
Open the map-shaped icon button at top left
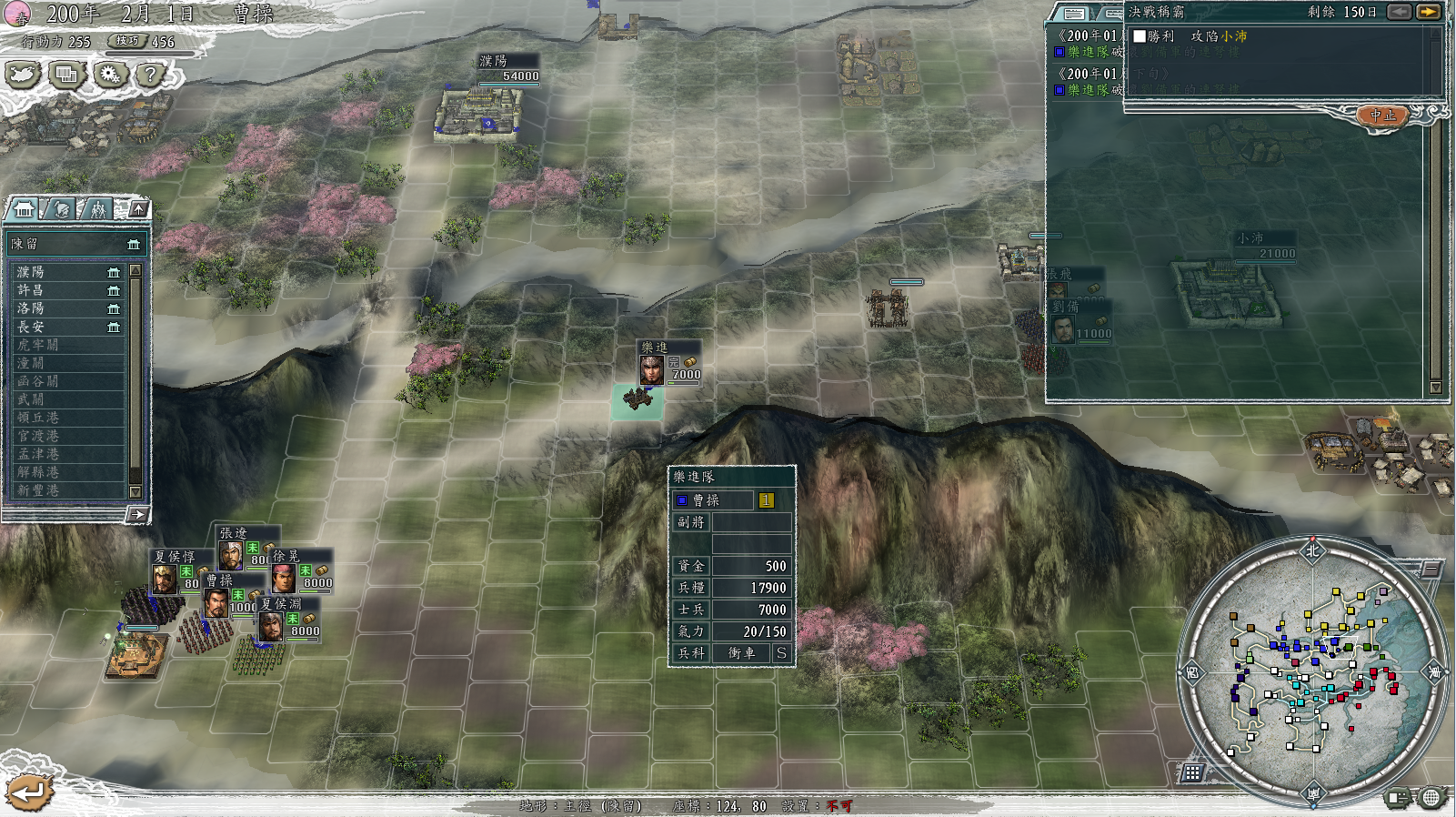23,74
